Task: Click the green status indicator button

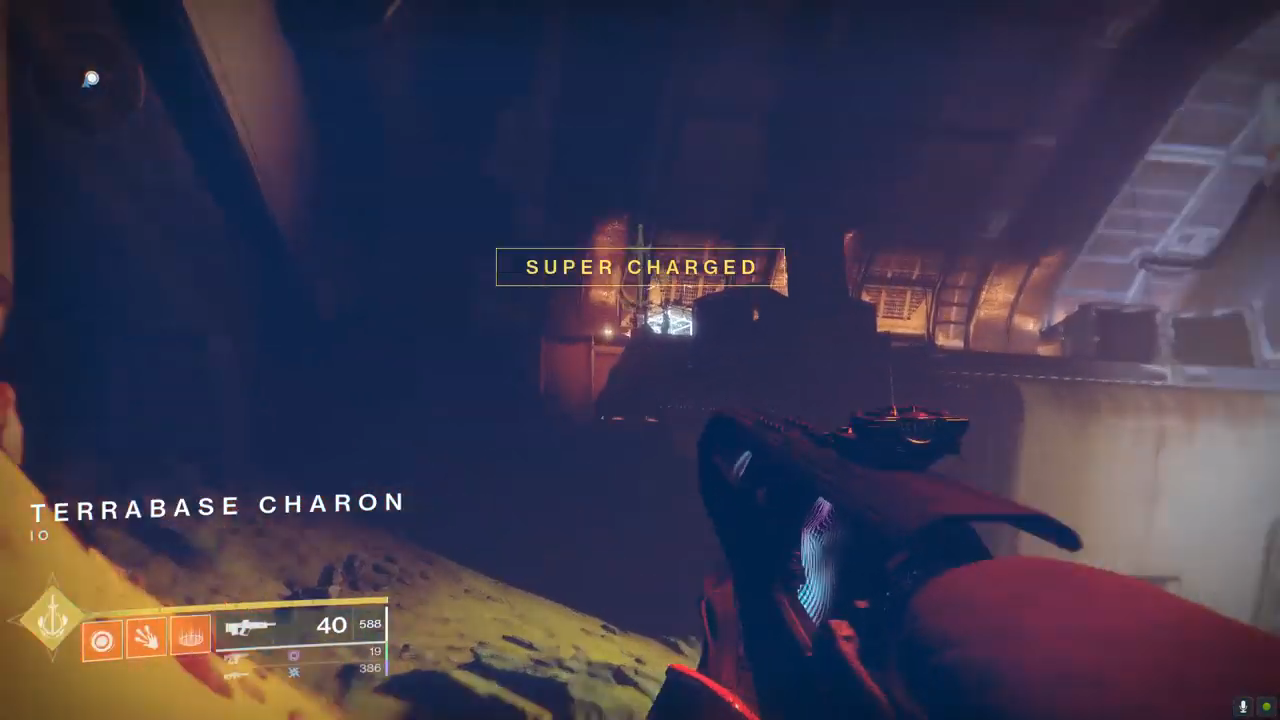Action: 1266,707
